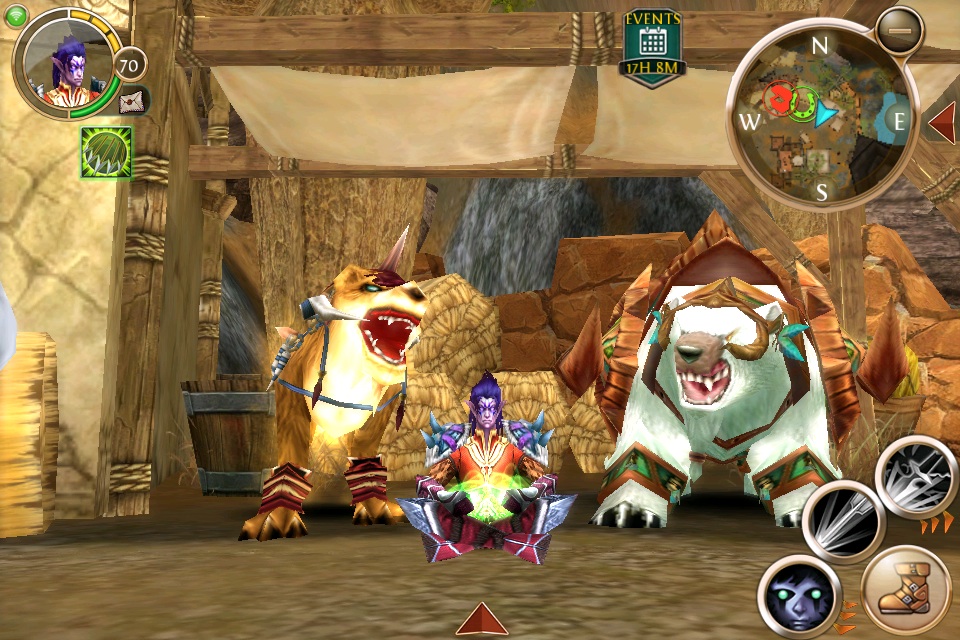This screenshot has height=640, width=960.
Task: Select the green leaf buff icon
Action: tap(106, 152)
